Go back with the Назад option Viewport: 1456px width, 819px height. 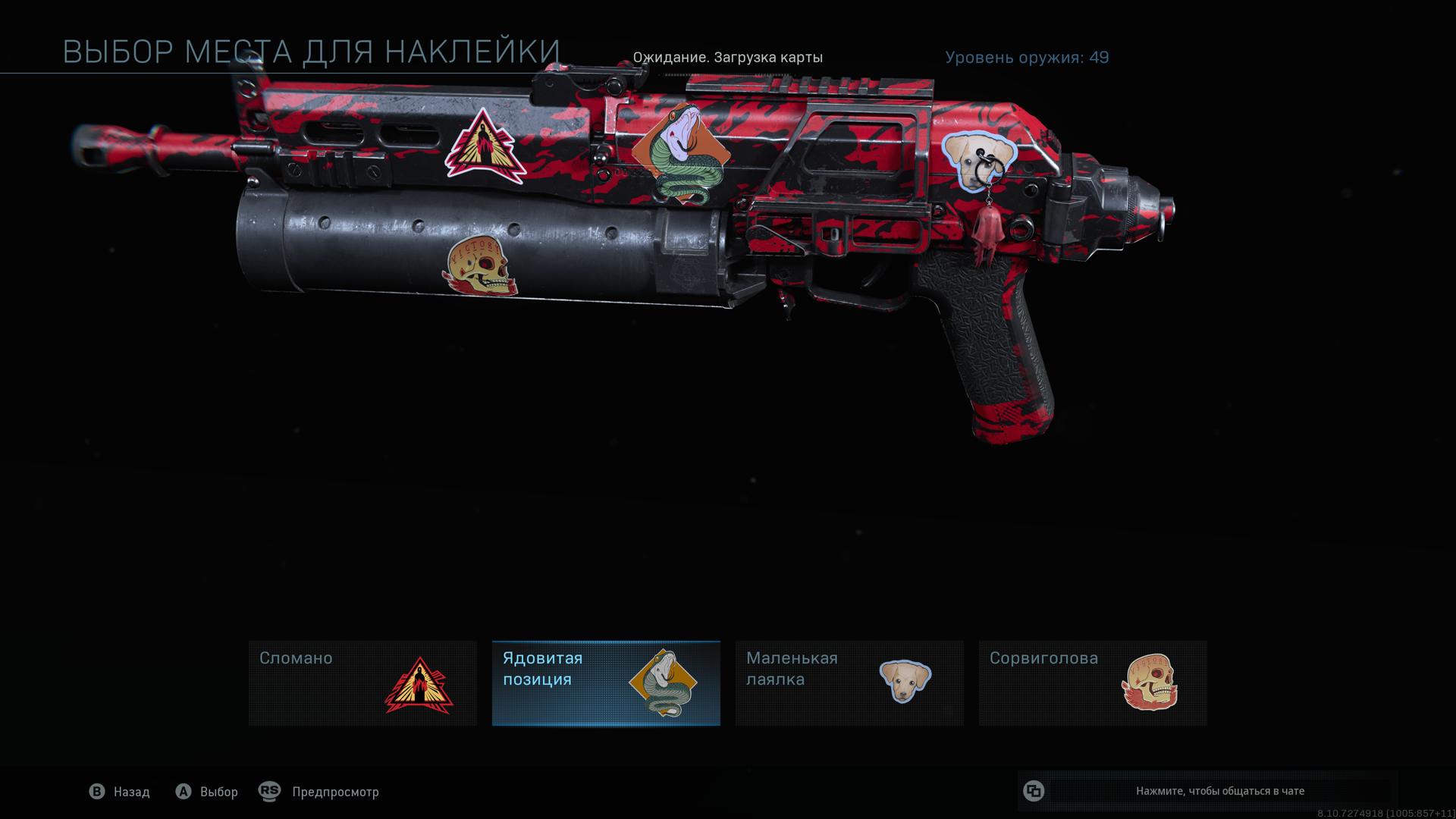120,792
